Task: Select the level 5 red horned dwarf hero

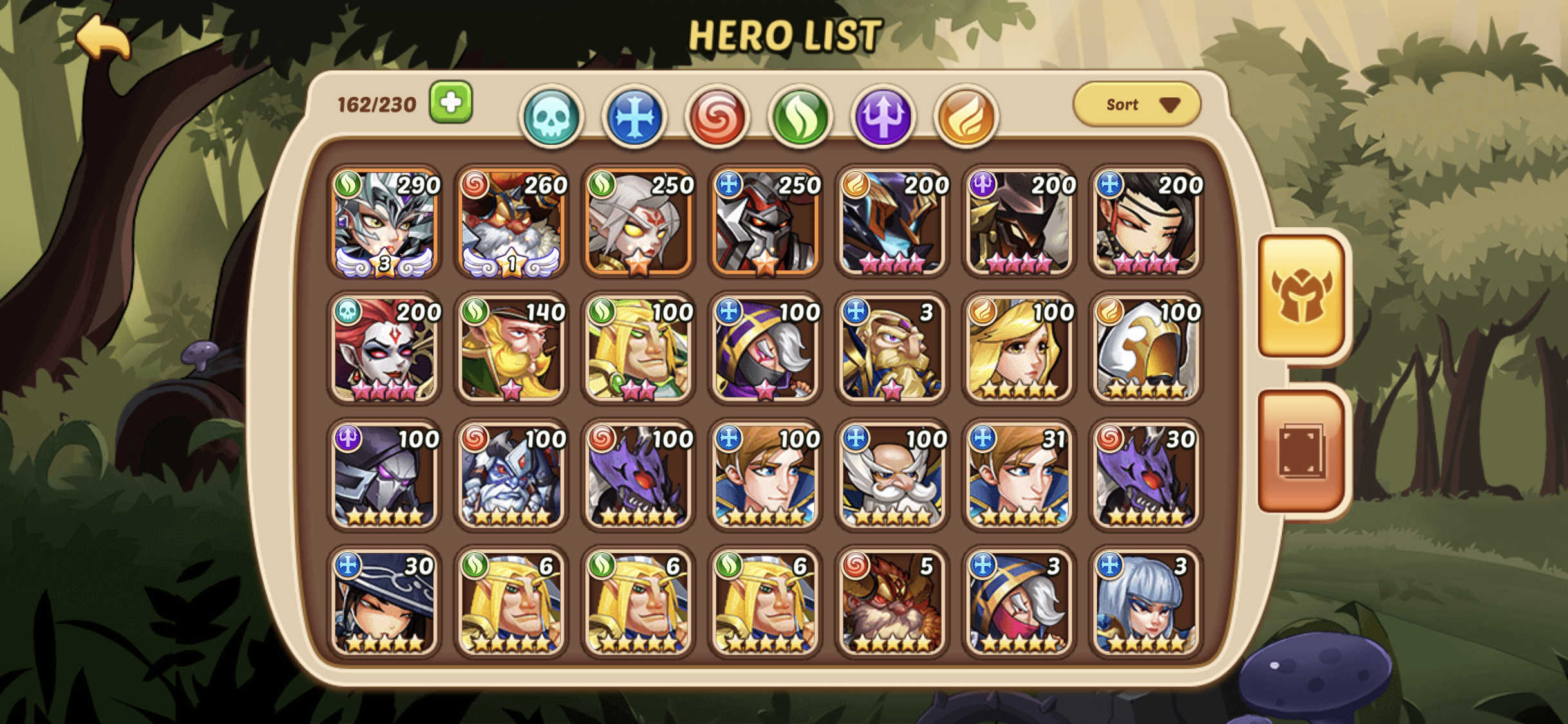Action: pos(892,602)
